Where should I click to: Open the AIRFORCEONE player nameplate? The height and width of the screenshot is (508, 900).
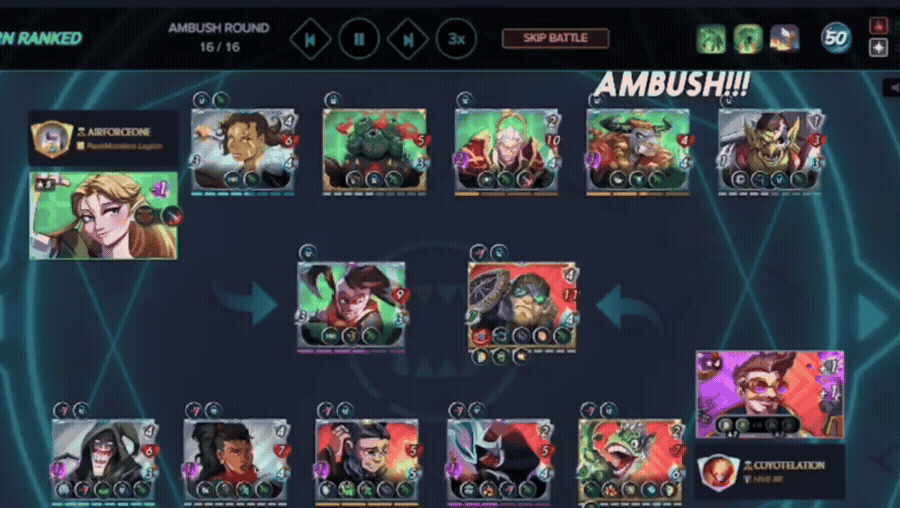(x=104, y=138)
